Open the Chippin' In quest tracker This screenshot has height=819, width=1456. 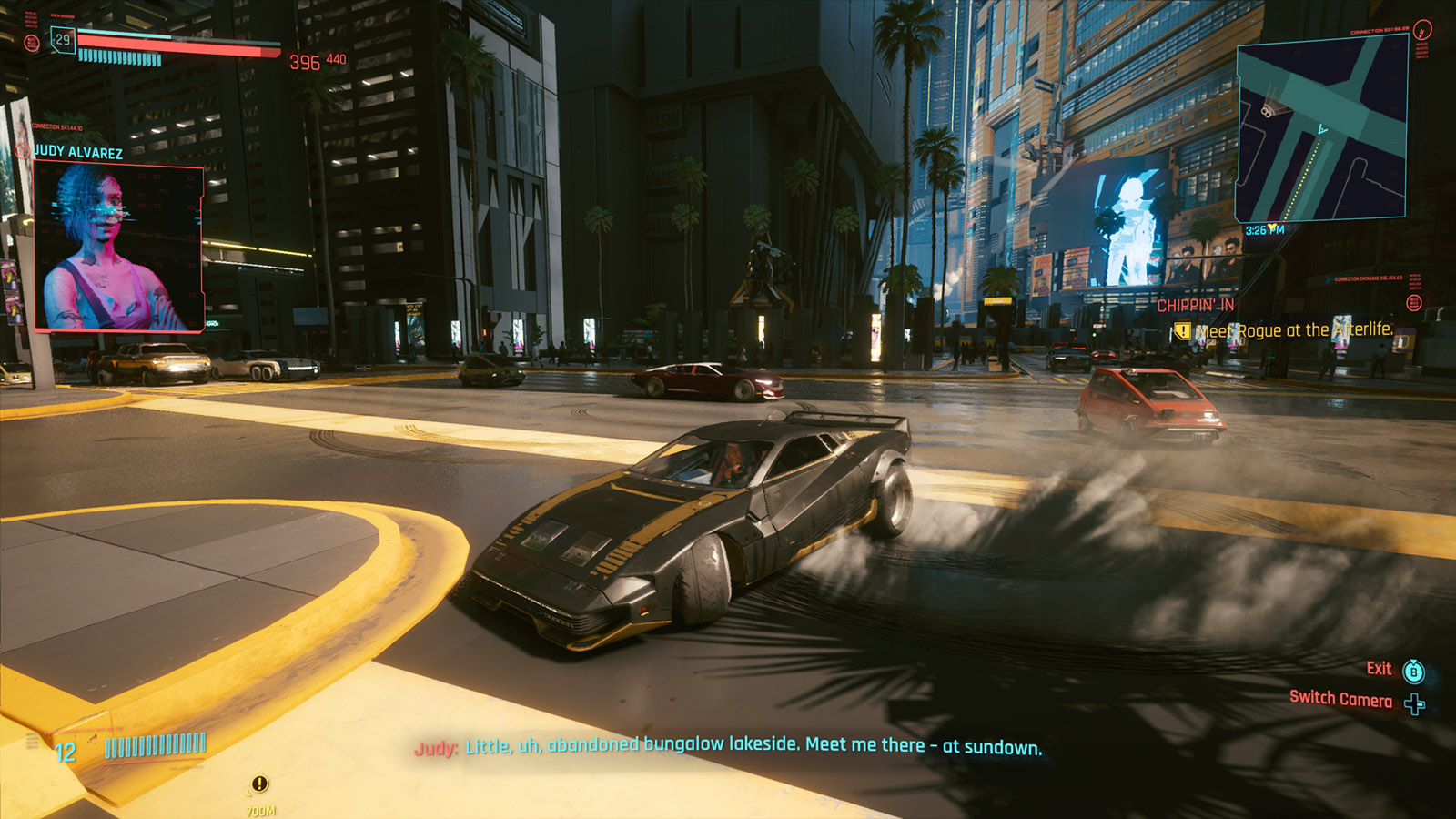pos(1195,306)
